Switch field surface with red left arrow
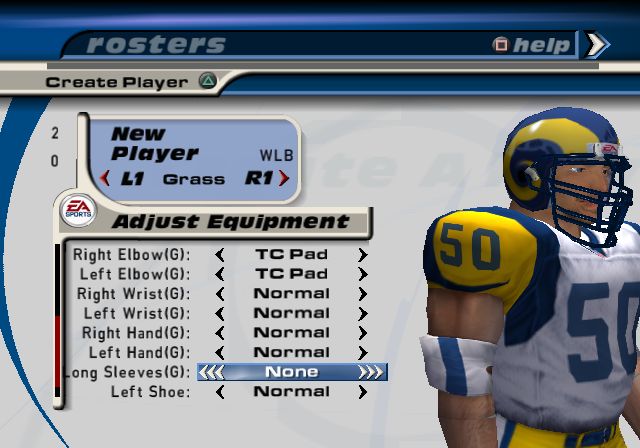The height and width of the screenshot is (448, 640). (104, 179)
